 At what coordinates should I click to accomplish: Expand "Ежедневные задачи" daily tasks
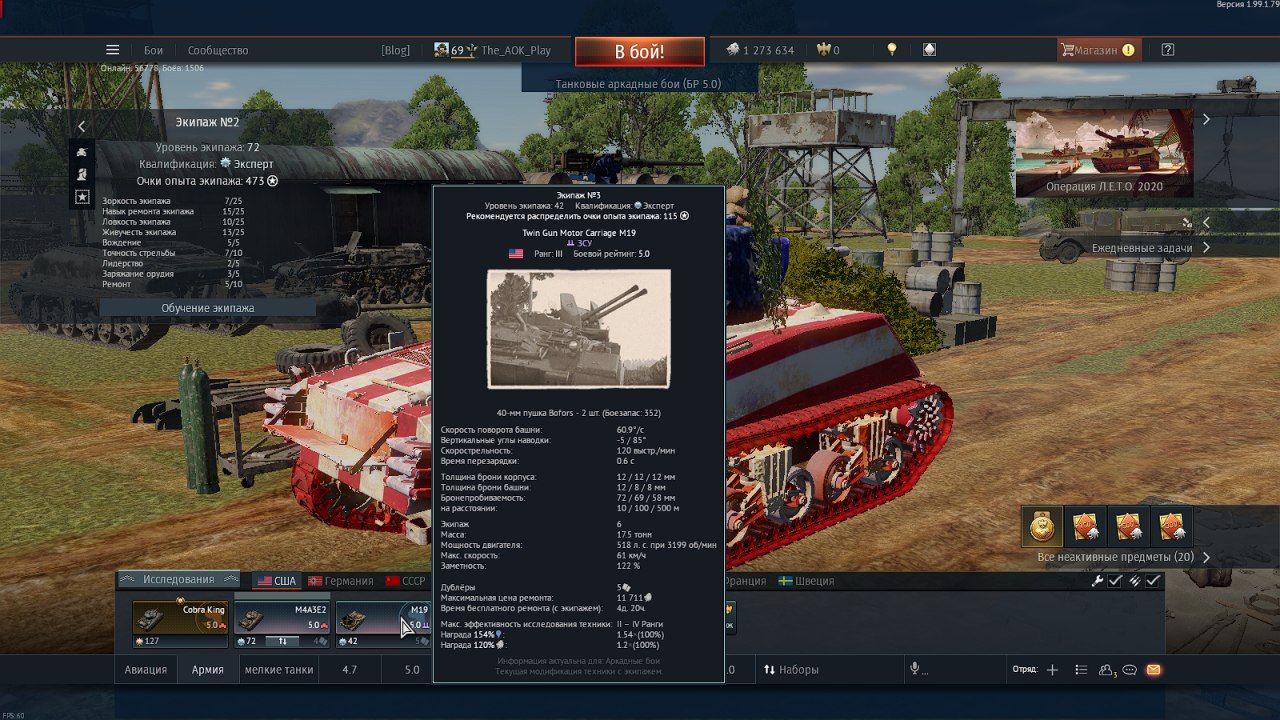coord(1150,248)
